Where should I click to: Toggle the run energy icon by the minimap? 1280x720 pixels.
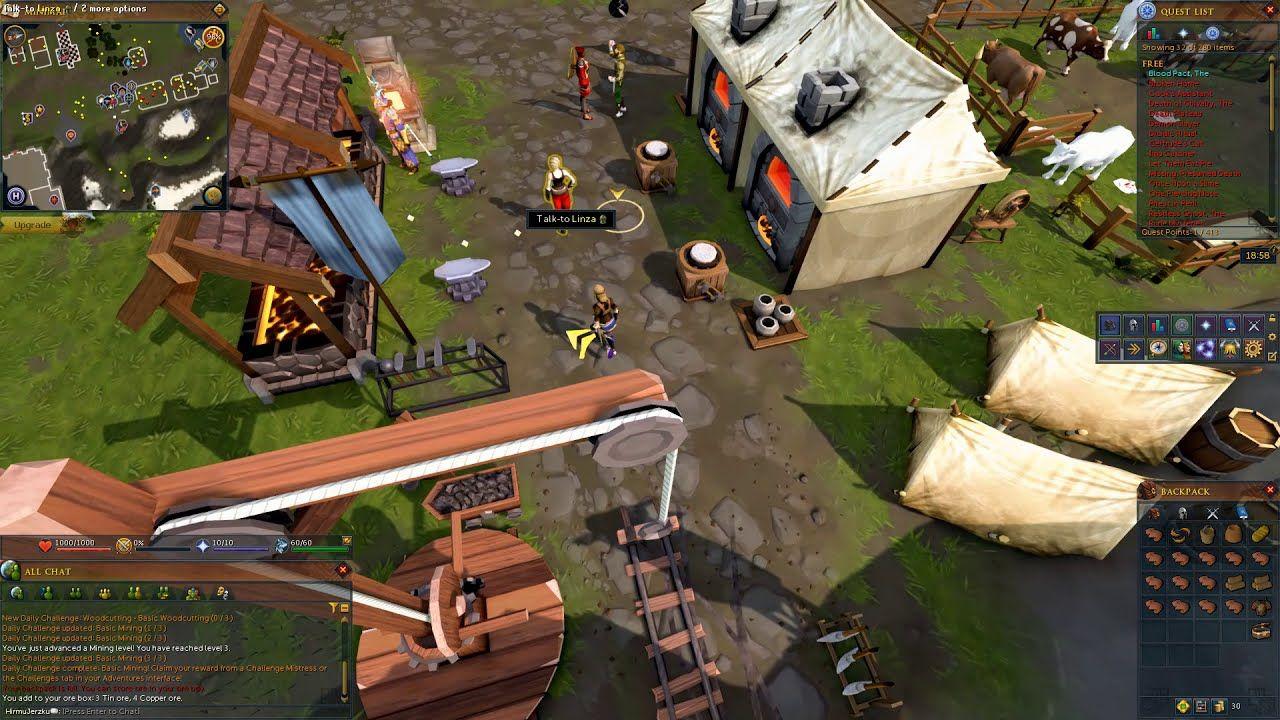pyautogui.click(x=212, y=38)
